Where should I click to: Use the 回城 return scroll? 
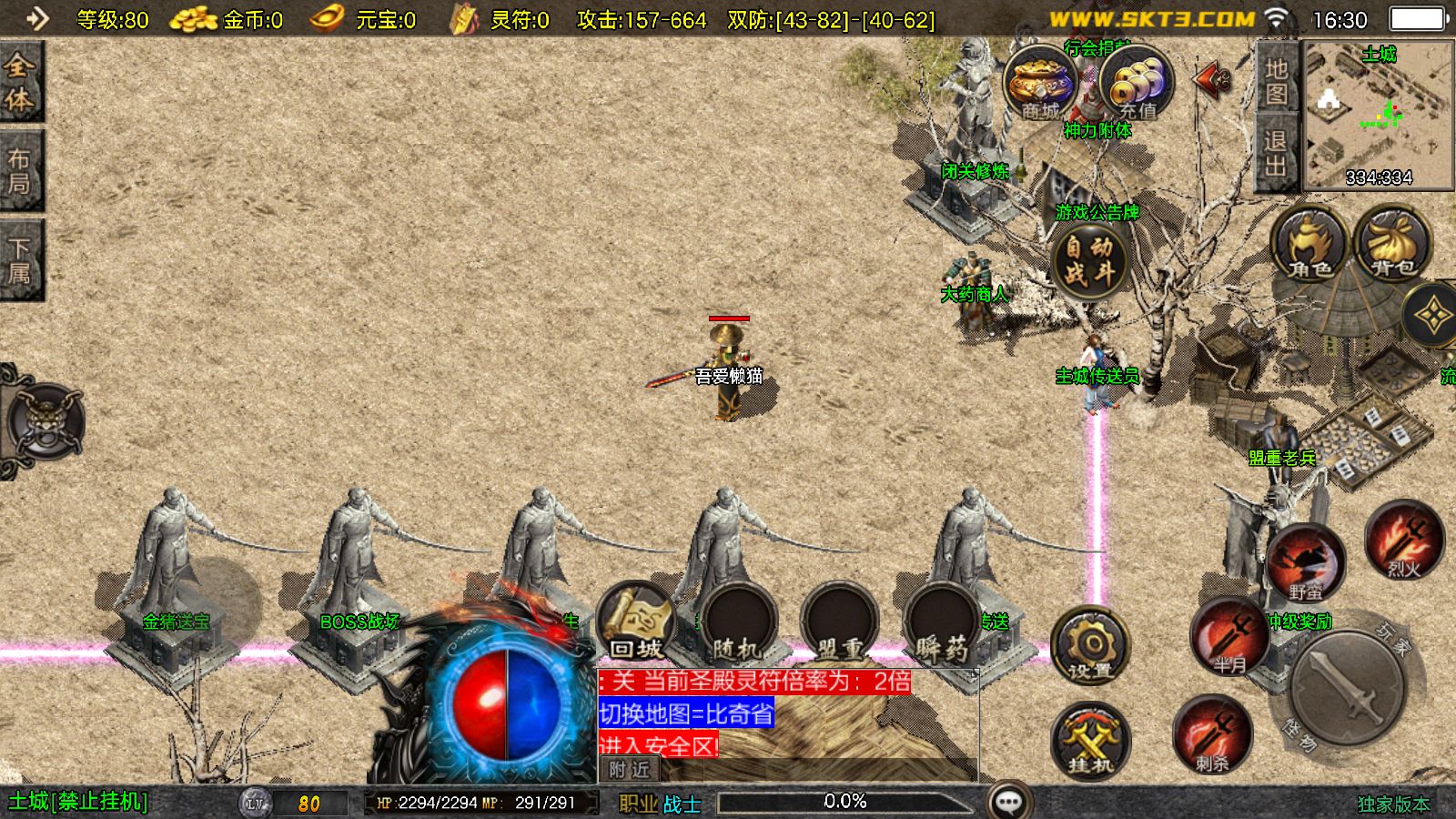tap(636, 623)
